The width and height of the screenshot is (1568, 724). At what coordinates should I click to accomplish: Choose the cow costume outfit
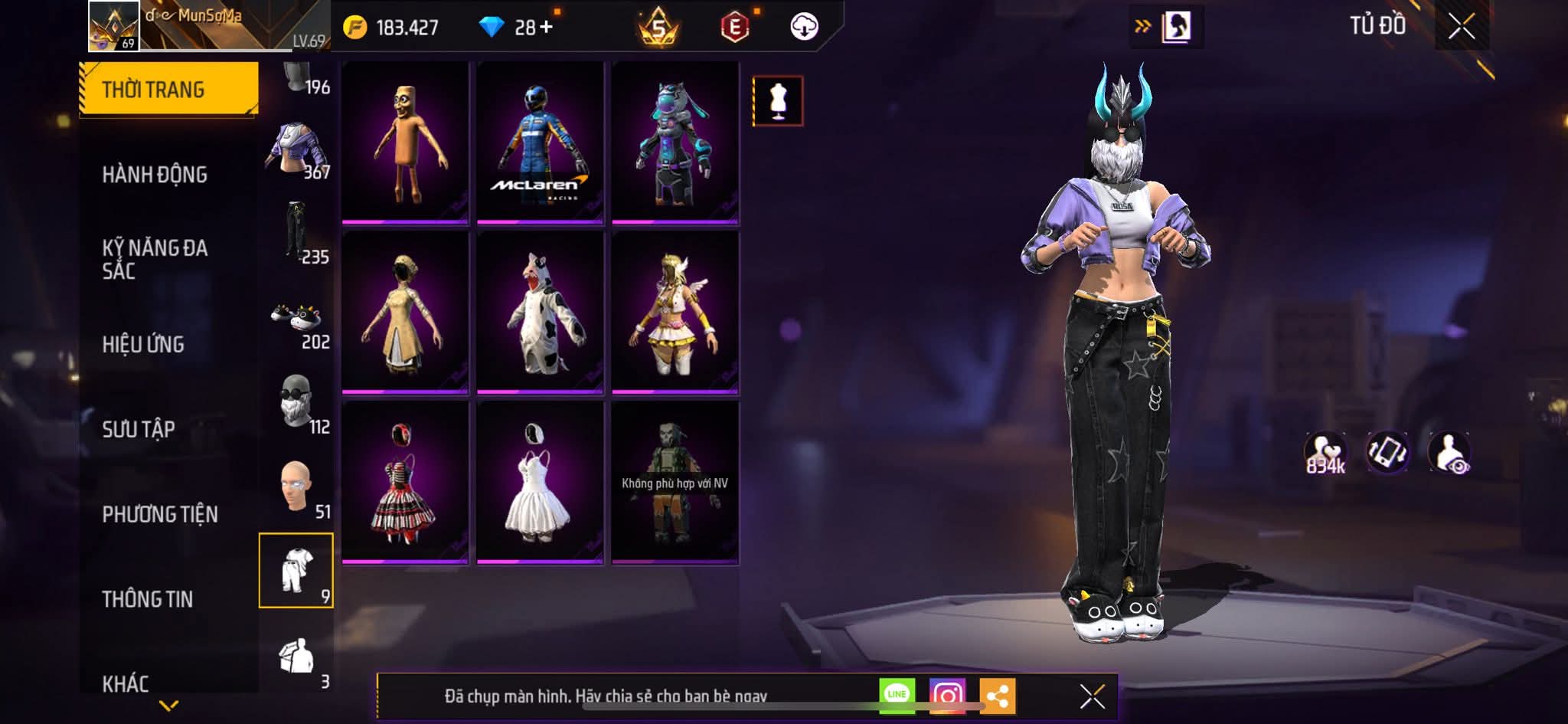tap(540, 313)
